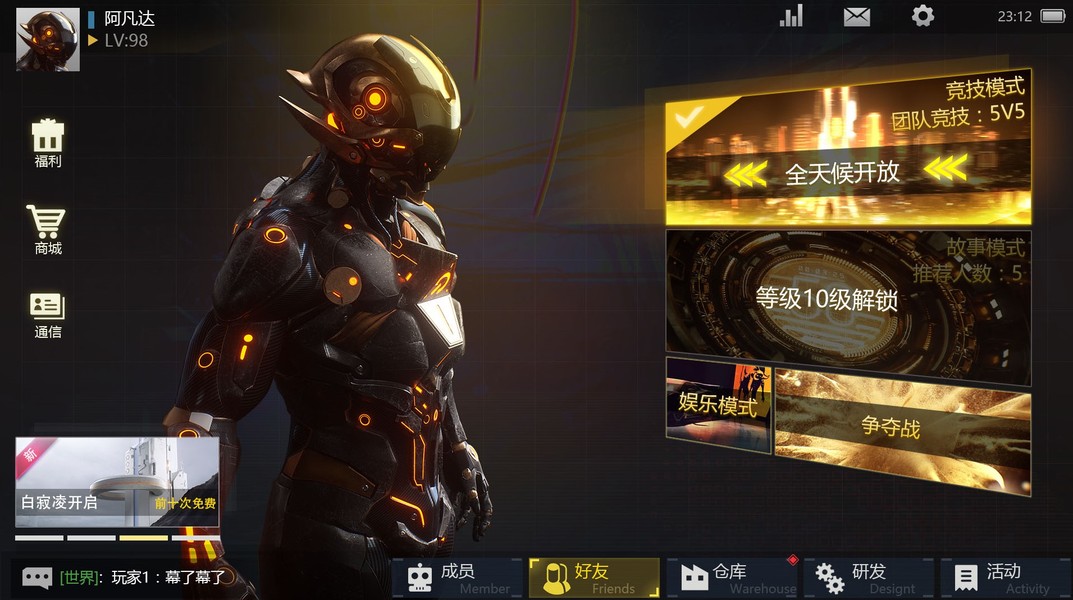
Task: Select 竞技模式 5V5 team match
Action: point(848,150)
